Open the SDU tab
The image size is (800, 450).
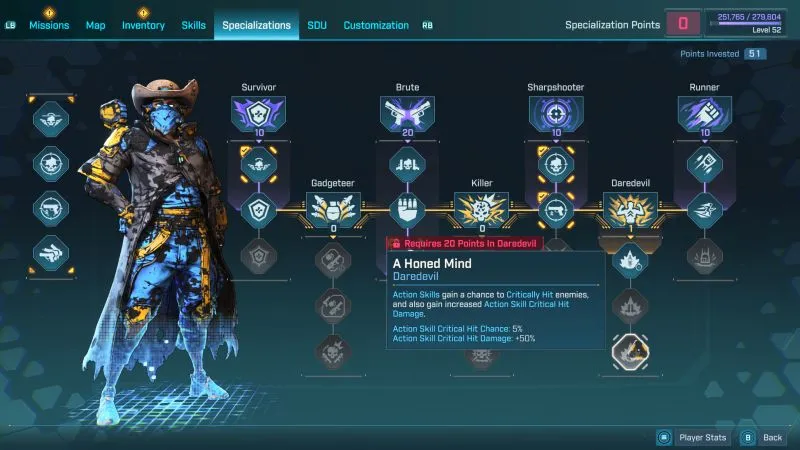pyautogui.click(x=317, y=25)
